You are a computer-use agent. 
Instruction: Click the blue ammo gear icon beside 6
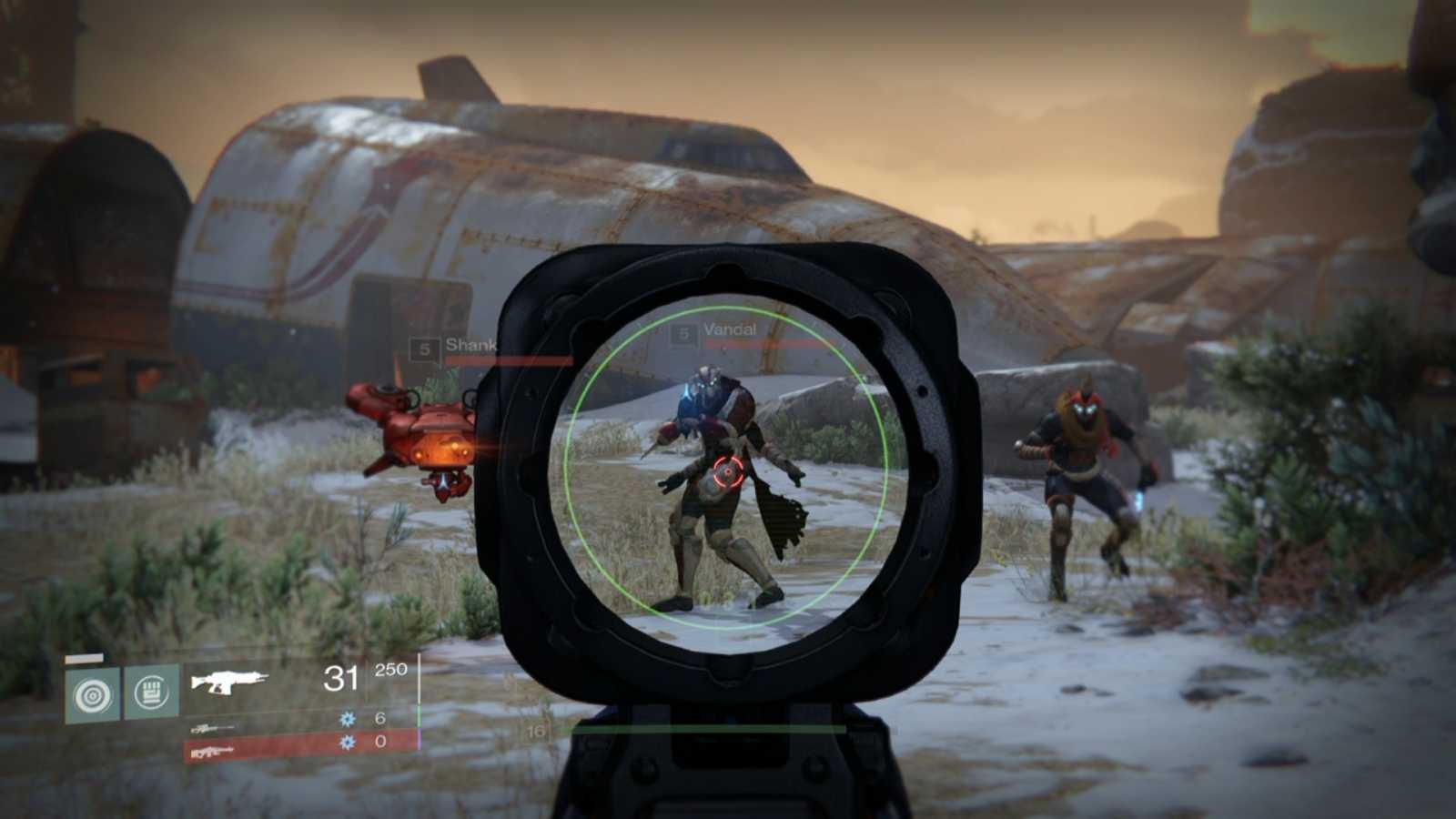click(346, 717)
